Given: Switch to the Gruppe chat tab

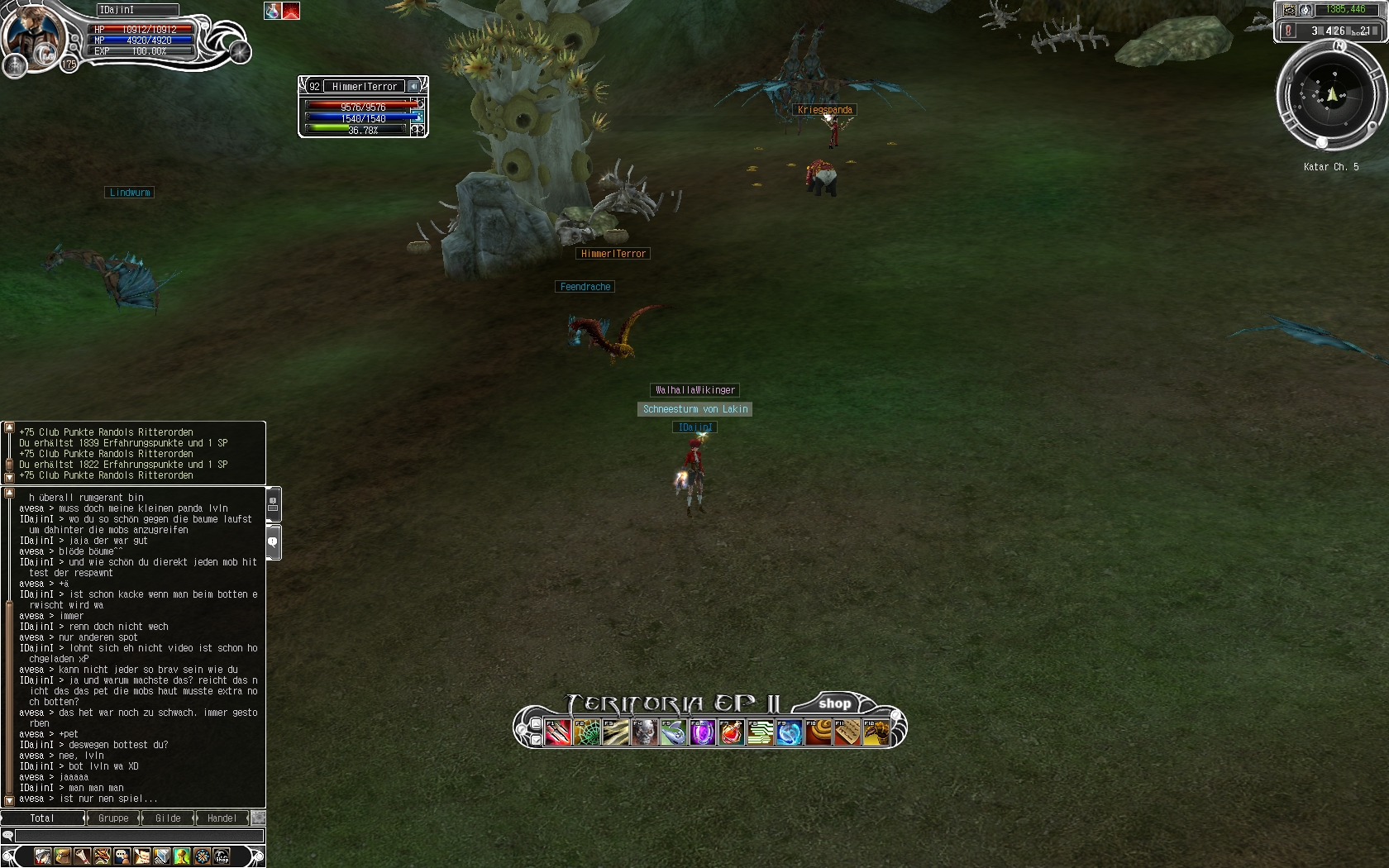Looking at the screenshot, I should click(x=113, y=818).
